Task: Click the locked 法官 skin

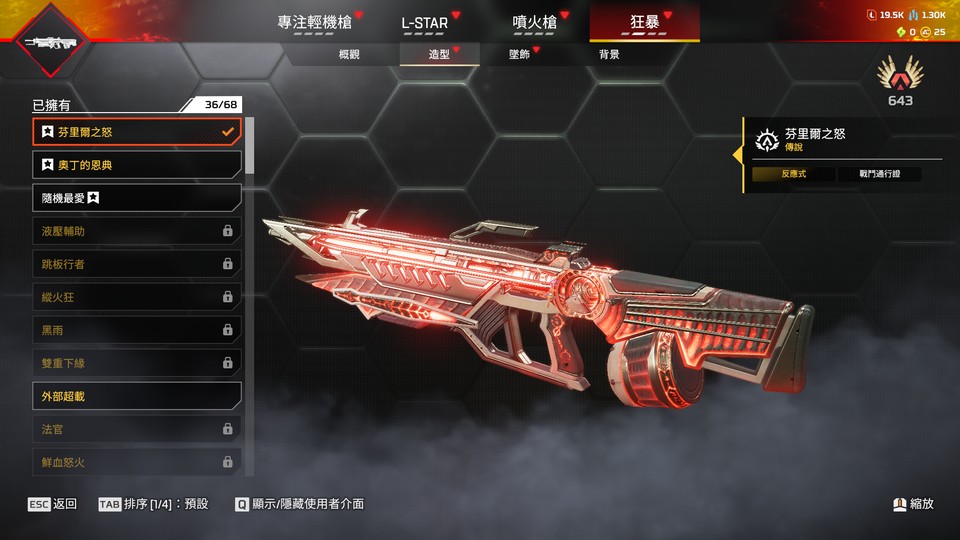Action: [x=137, y=429]
